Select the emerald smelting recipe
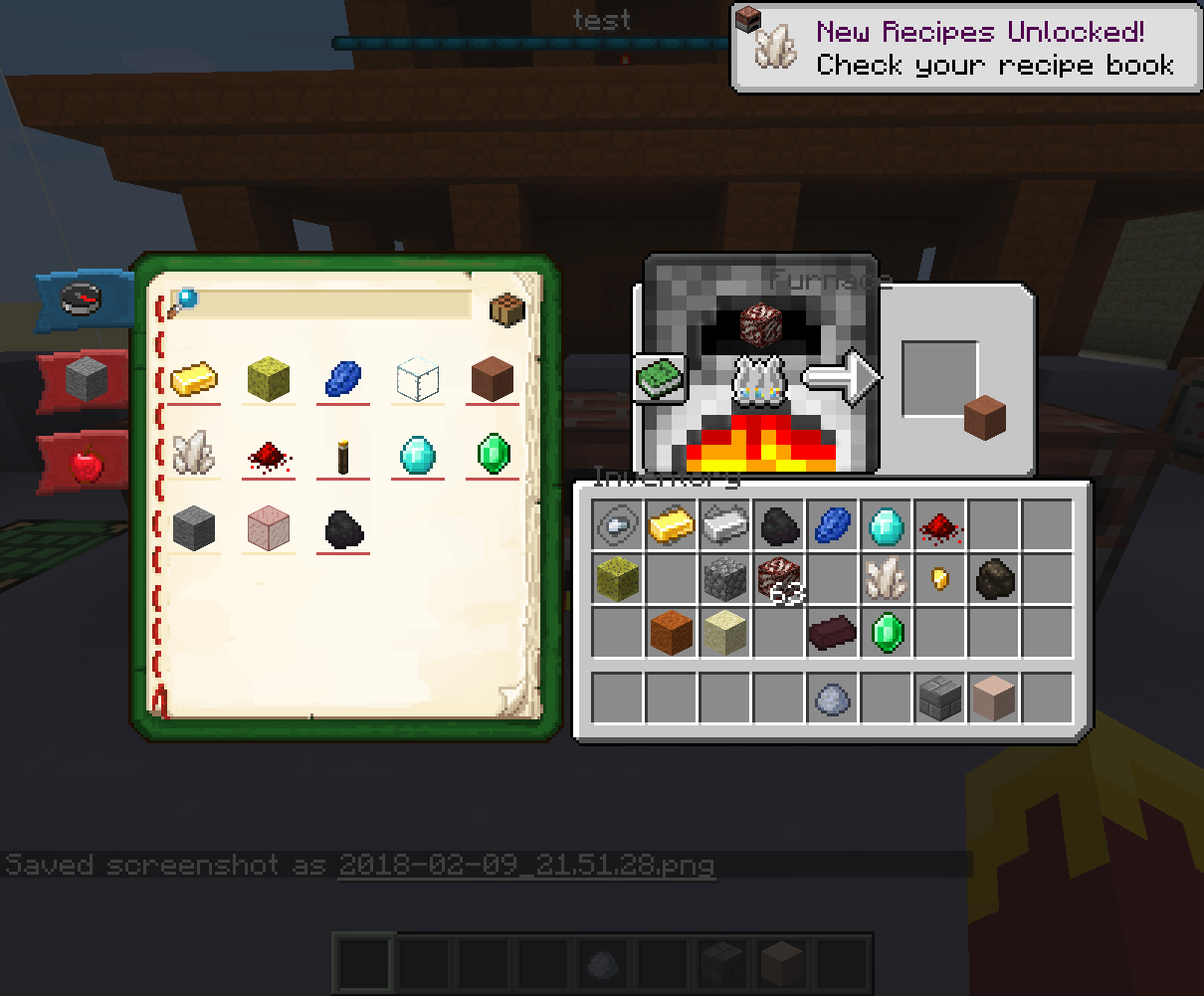The image size is (1204, 996). 493,455
